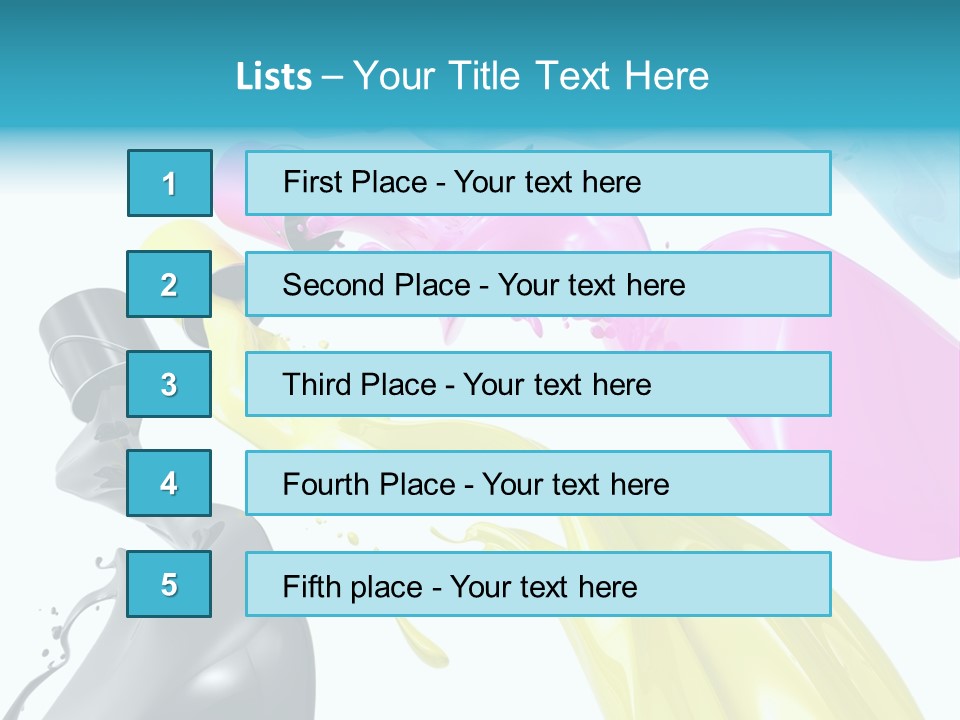960x720 pixels.
Task: Choose the Fifth place text bar
Action: [538, 585]
